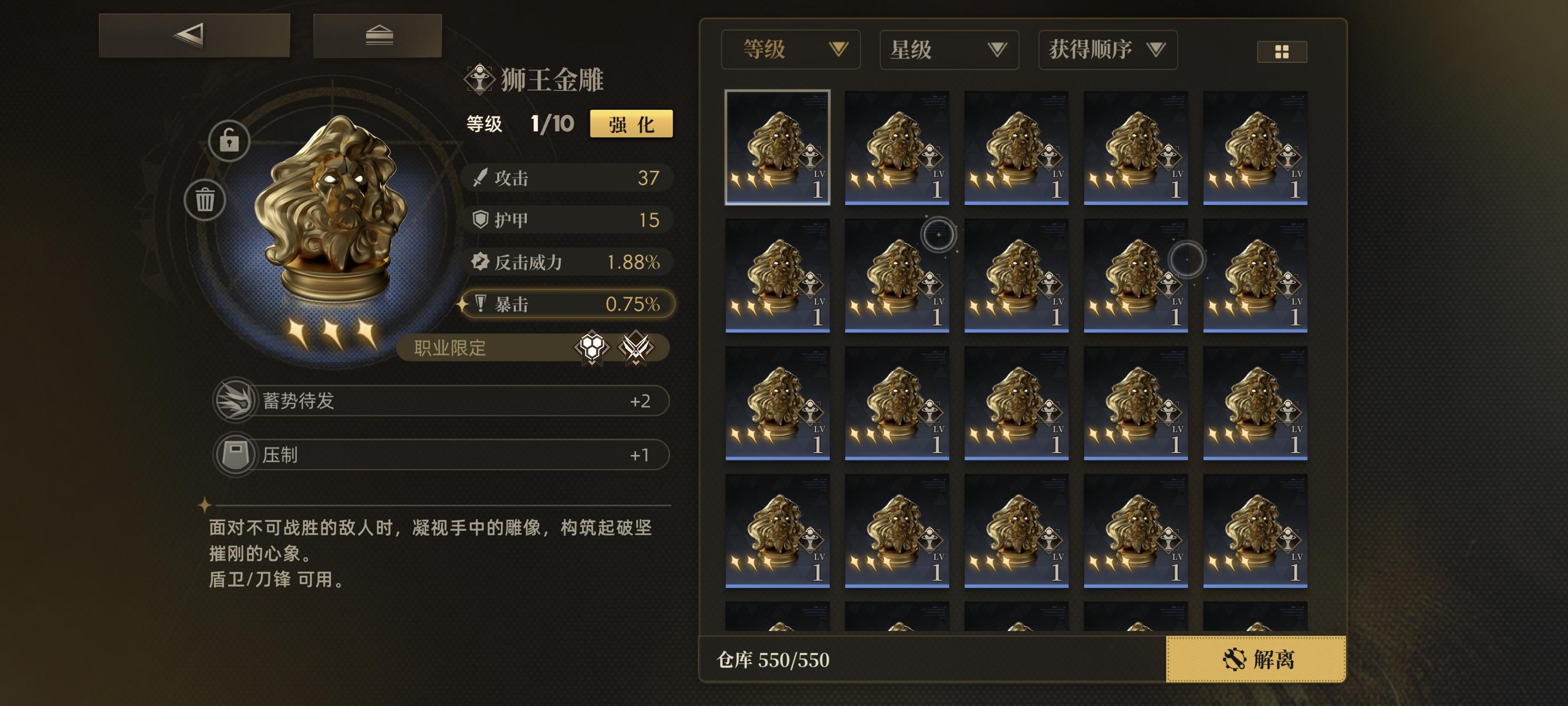Select the 暴击 crit stat shield icon

pos(480,304)
